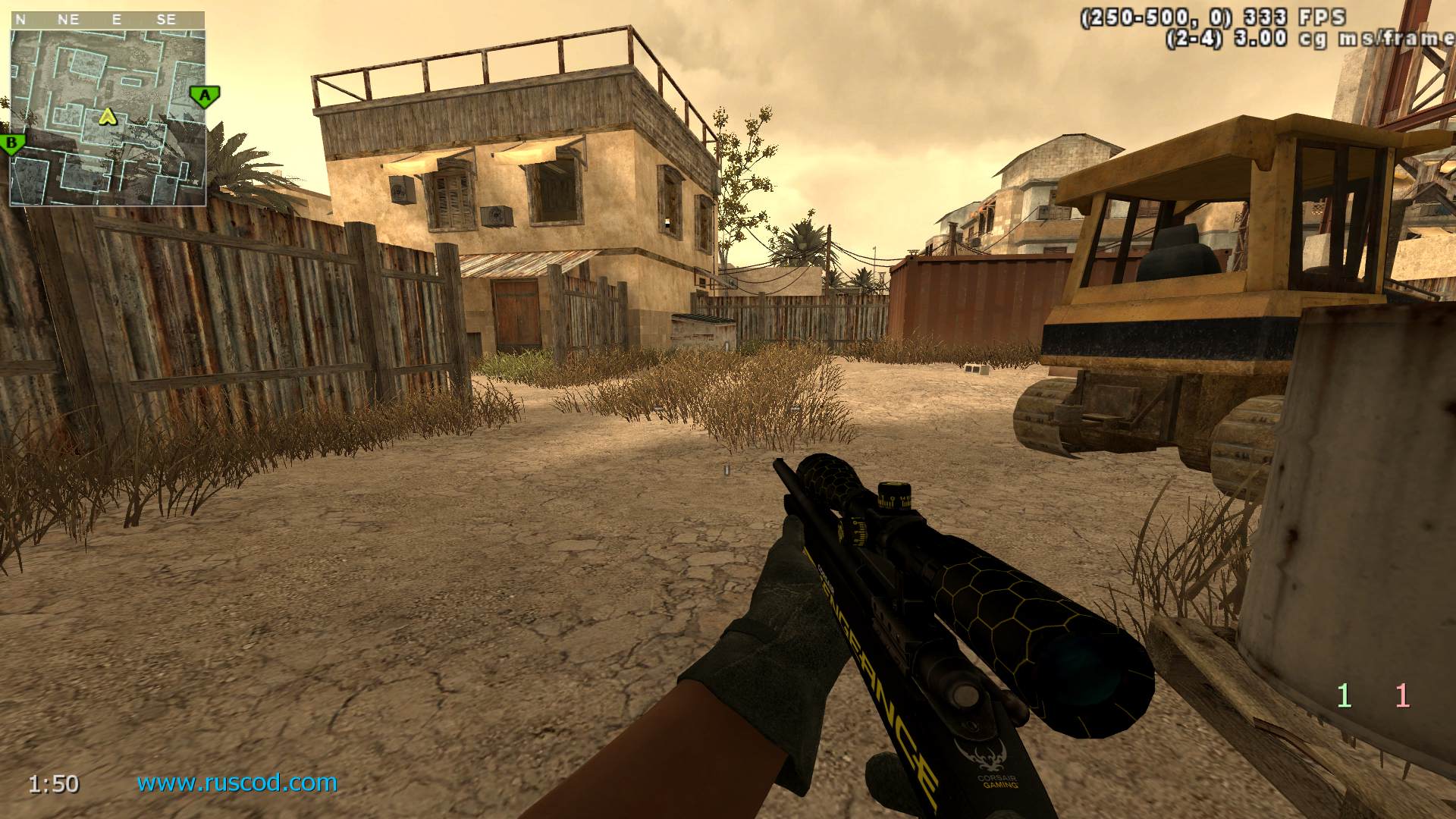Select the green B objective marker
Image resolution: width=1456 pixels, height=819 pixels.
tap(13, 143)
